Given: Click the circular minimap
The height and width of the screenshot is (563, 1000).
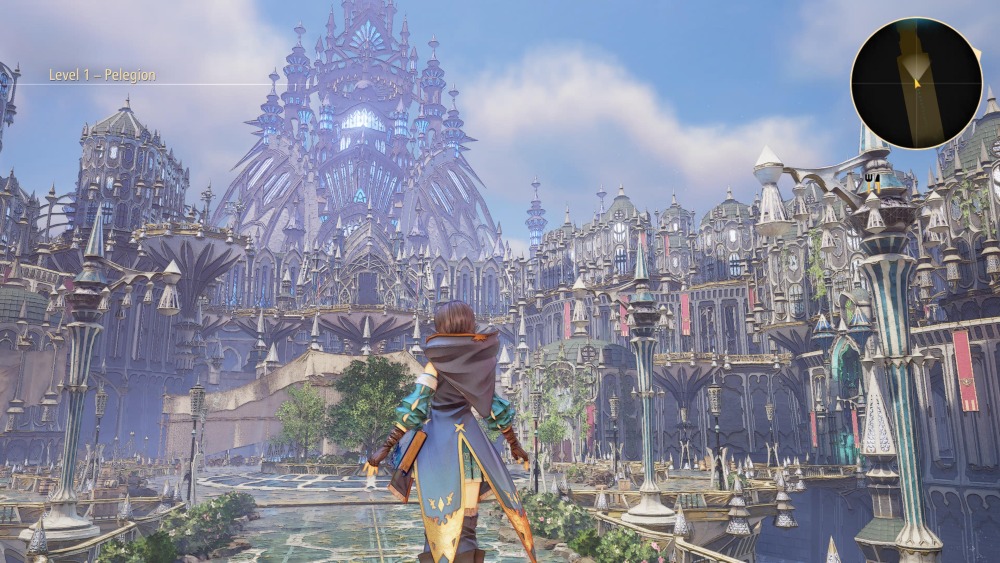Looking at the screenshot, I should coord(916,83).
